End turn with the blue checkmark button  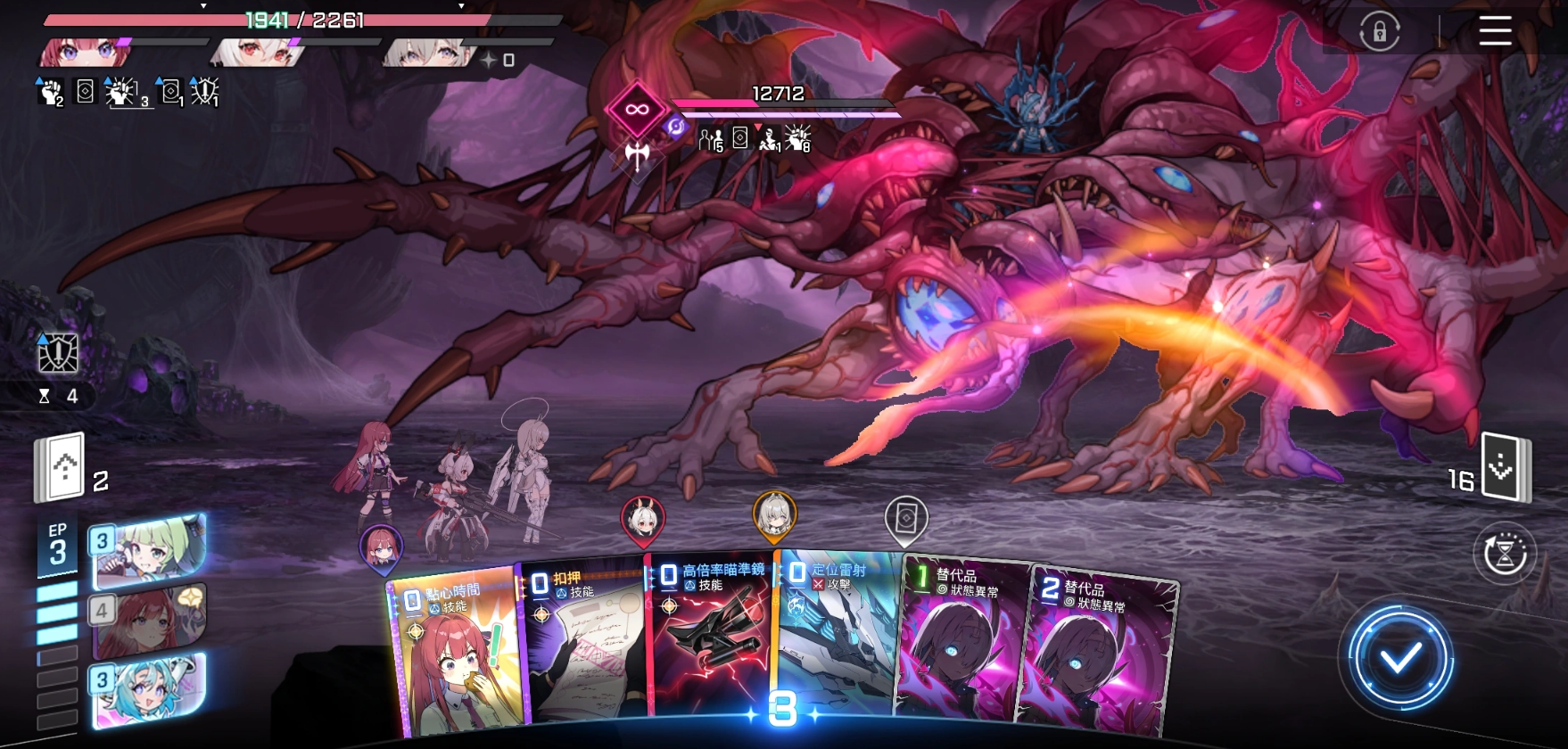[x=1399, y=659]
